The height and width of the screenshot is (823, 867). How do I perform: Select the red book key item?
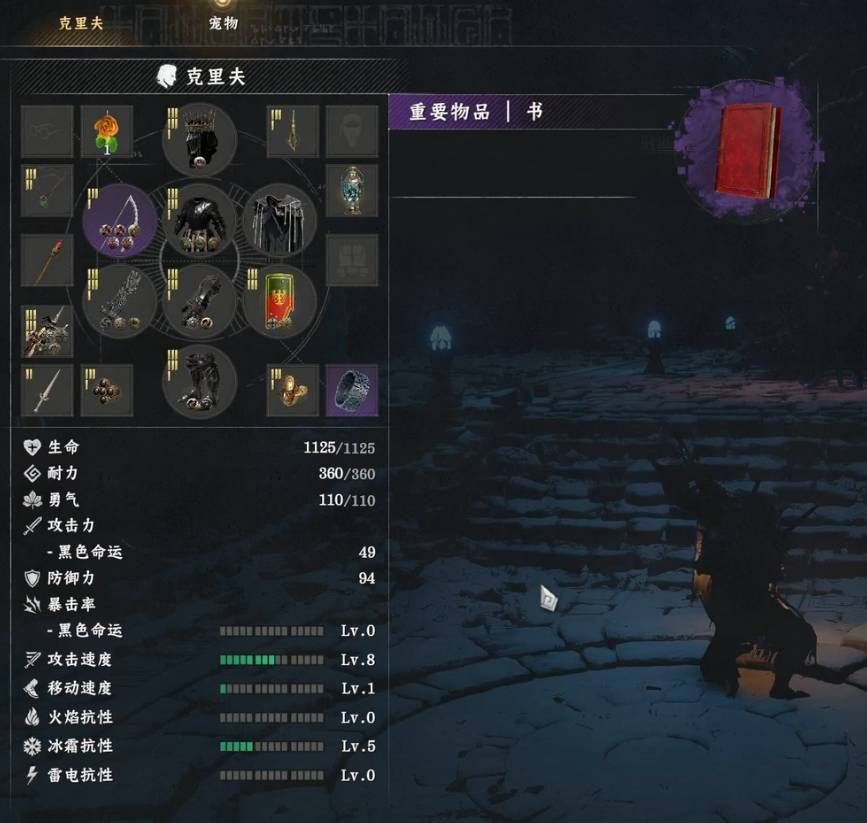pyautogui.click(x=748, y=151)
